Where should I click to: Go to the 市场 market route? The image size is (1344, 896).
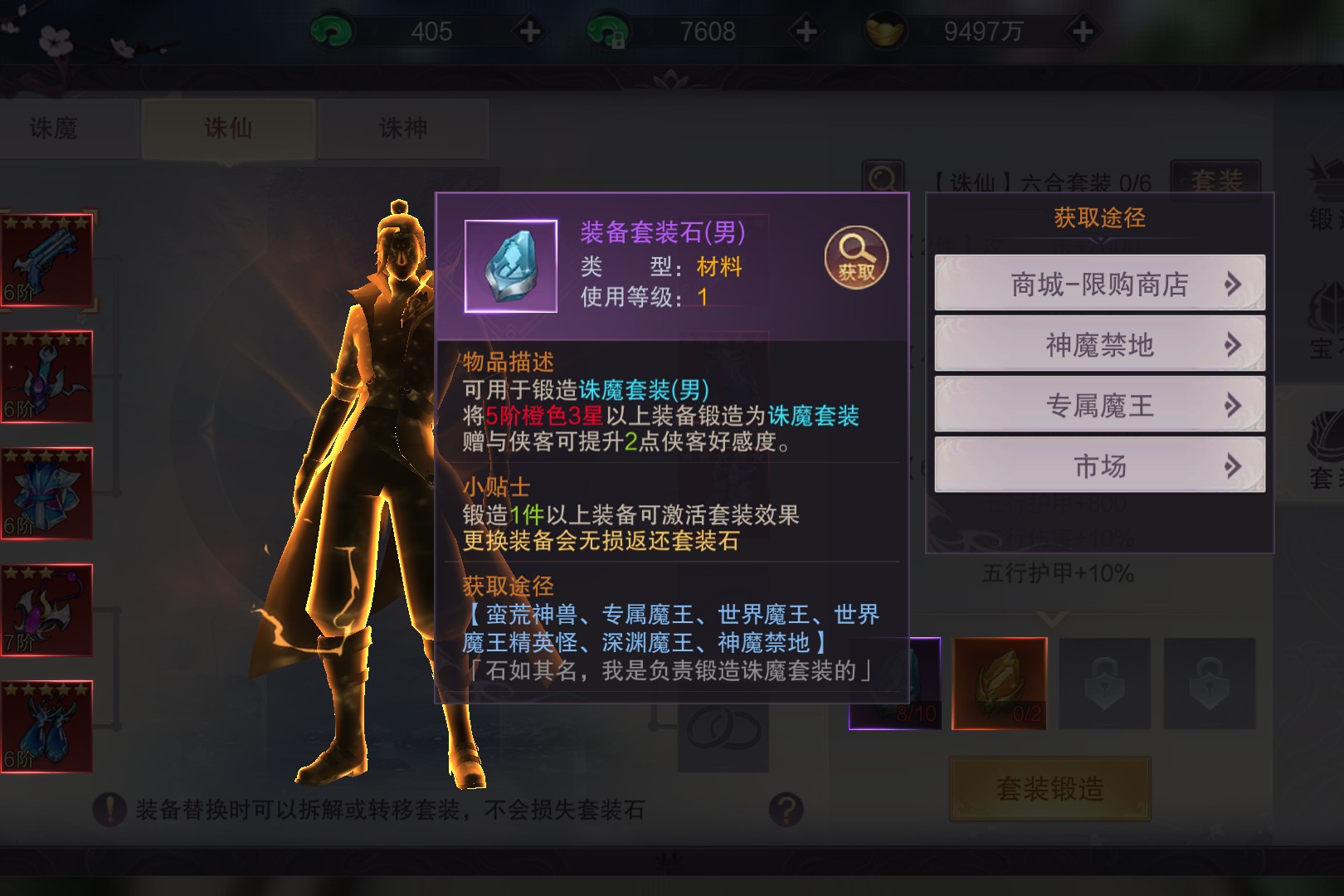[1099, 465]
